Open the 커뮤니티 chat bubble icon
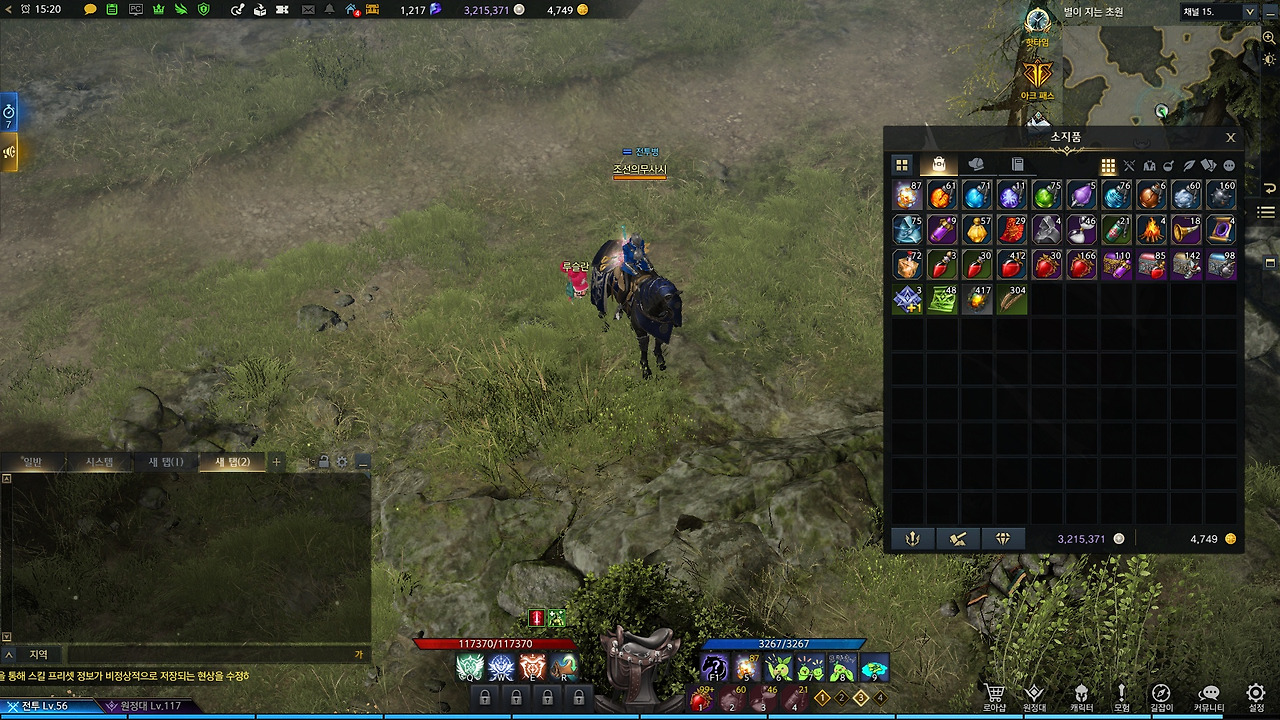The image size is (1280, 720). [1208, 692]
